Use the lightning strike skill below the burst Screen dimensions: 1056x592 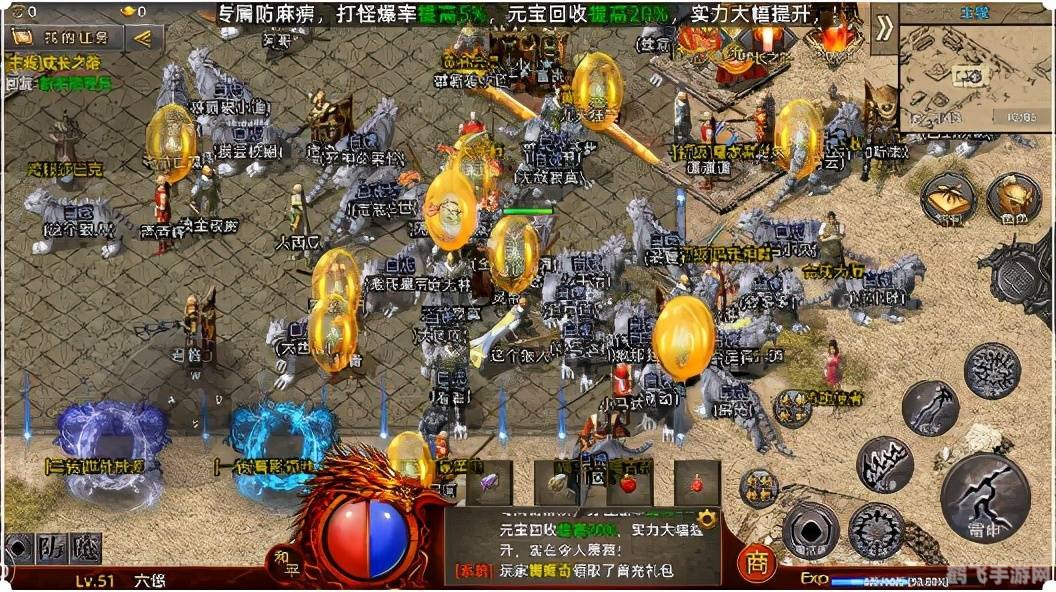[x=929, y=408]
